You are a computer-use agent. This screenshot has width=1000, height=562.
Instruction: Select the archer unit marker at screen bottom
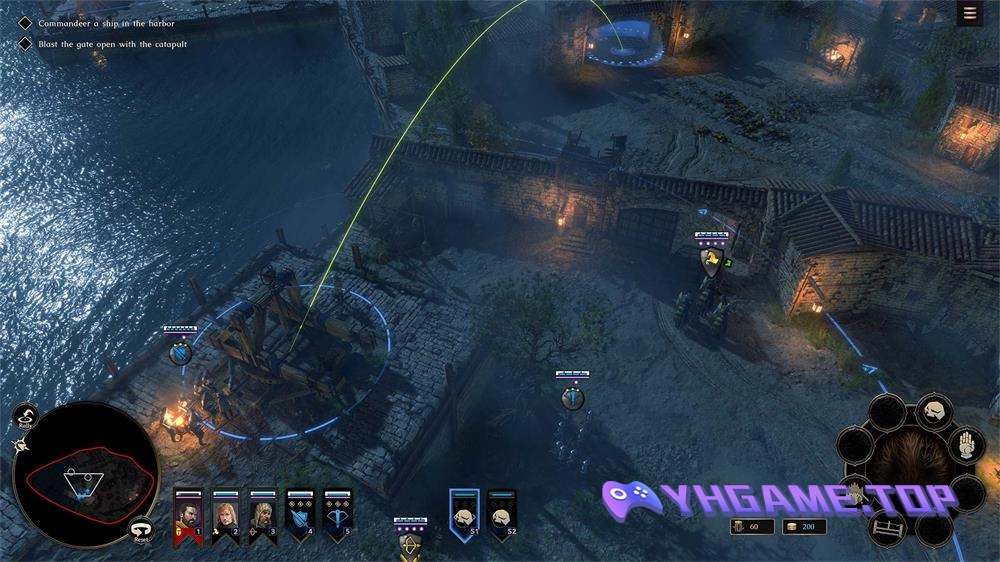[x=410, y=545]
